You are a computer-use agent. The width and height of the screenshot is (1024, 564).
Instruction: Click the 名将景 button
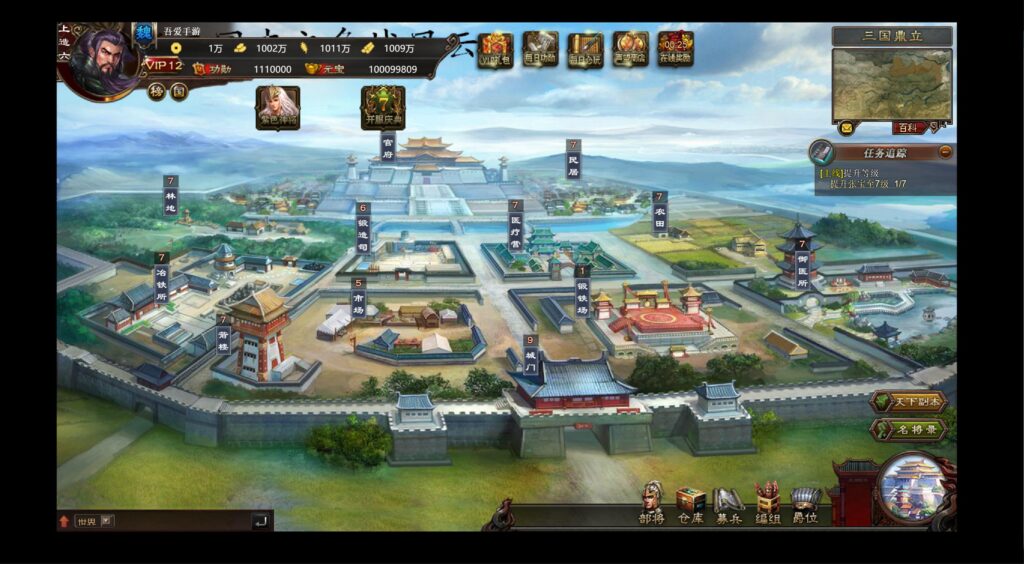coord(908,429)
